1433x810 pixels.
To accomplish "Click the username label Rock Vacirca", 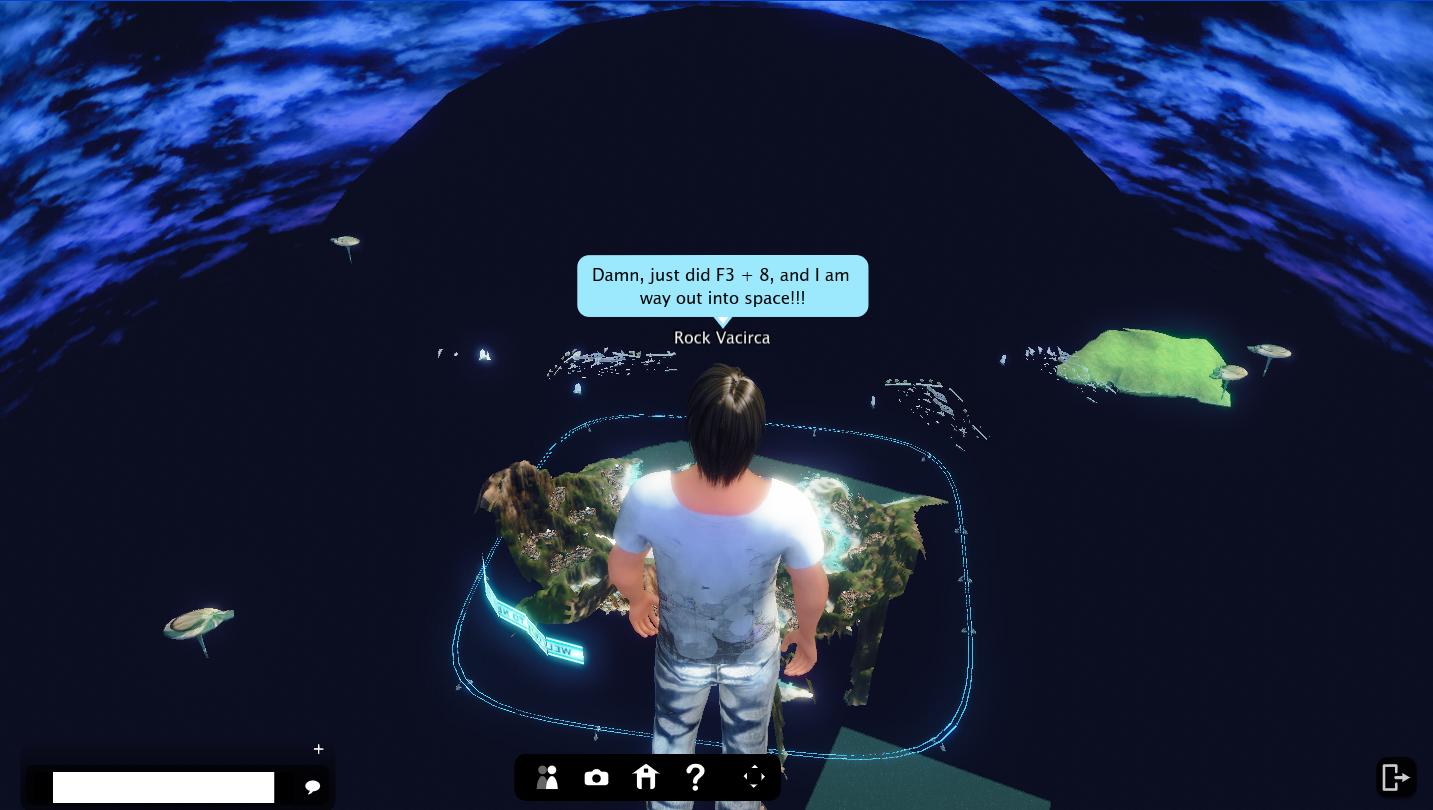I will click(x=722, y=337).
